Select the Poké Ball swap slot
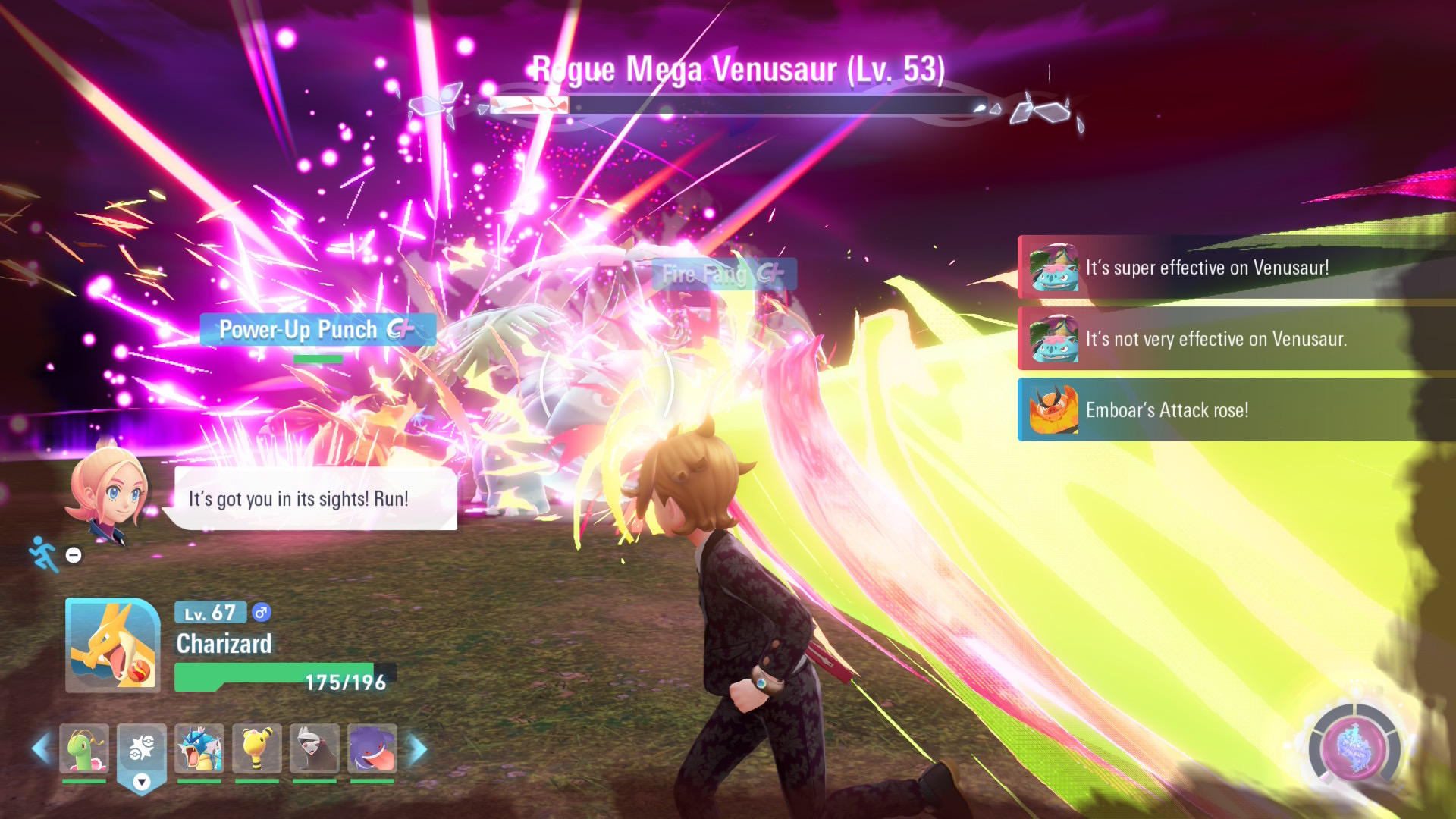The width and height of the screenshot is (1456, 819). 142,750
